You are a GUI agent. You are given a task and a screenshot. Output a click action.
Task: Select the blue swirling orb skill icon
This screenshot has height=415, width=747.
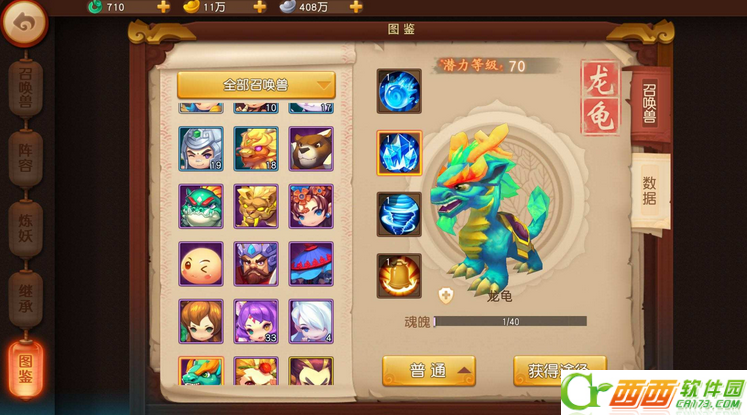399,92
